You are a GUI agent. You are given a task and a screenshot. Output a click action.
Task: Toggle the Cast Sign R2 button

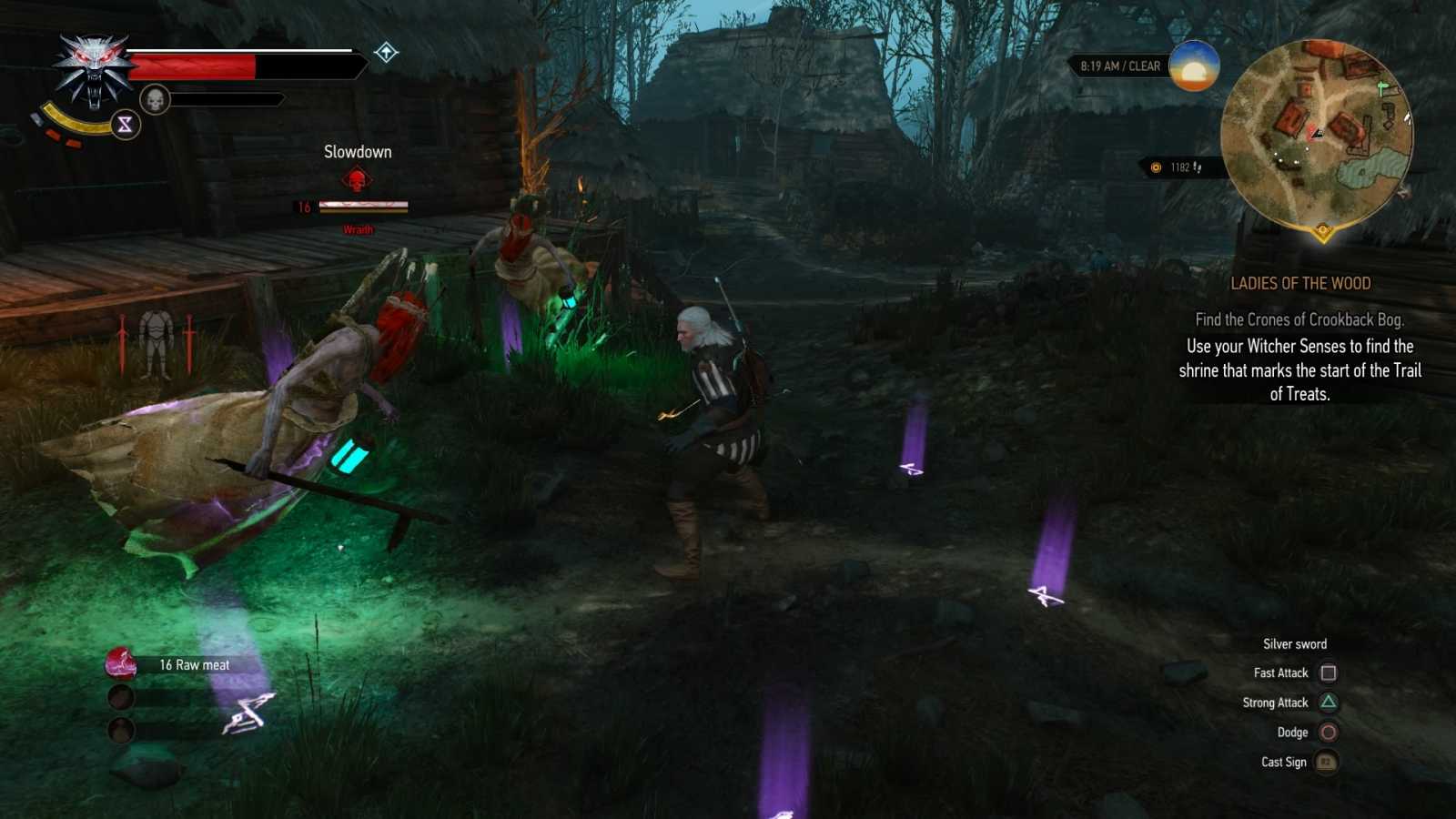coord(1326,762)
